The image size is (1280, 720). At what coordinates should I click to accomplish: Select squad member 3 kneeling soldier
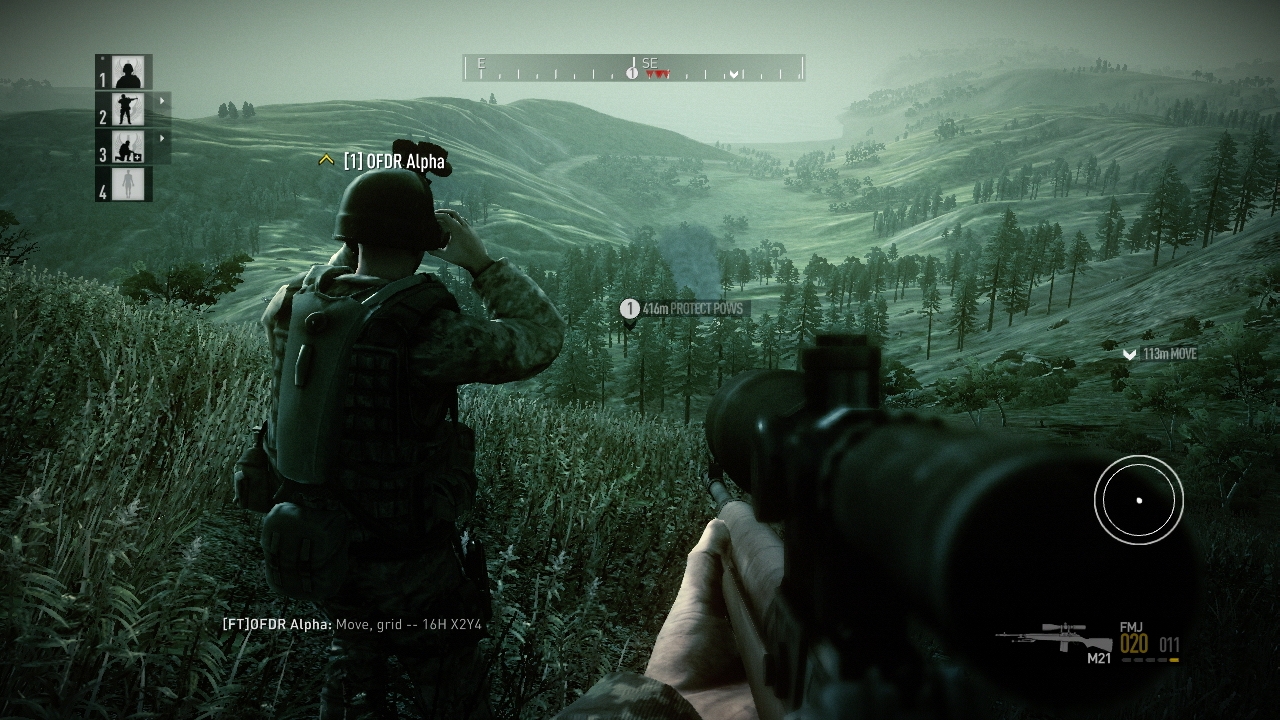pyautogui.click(x=128, y=147)
